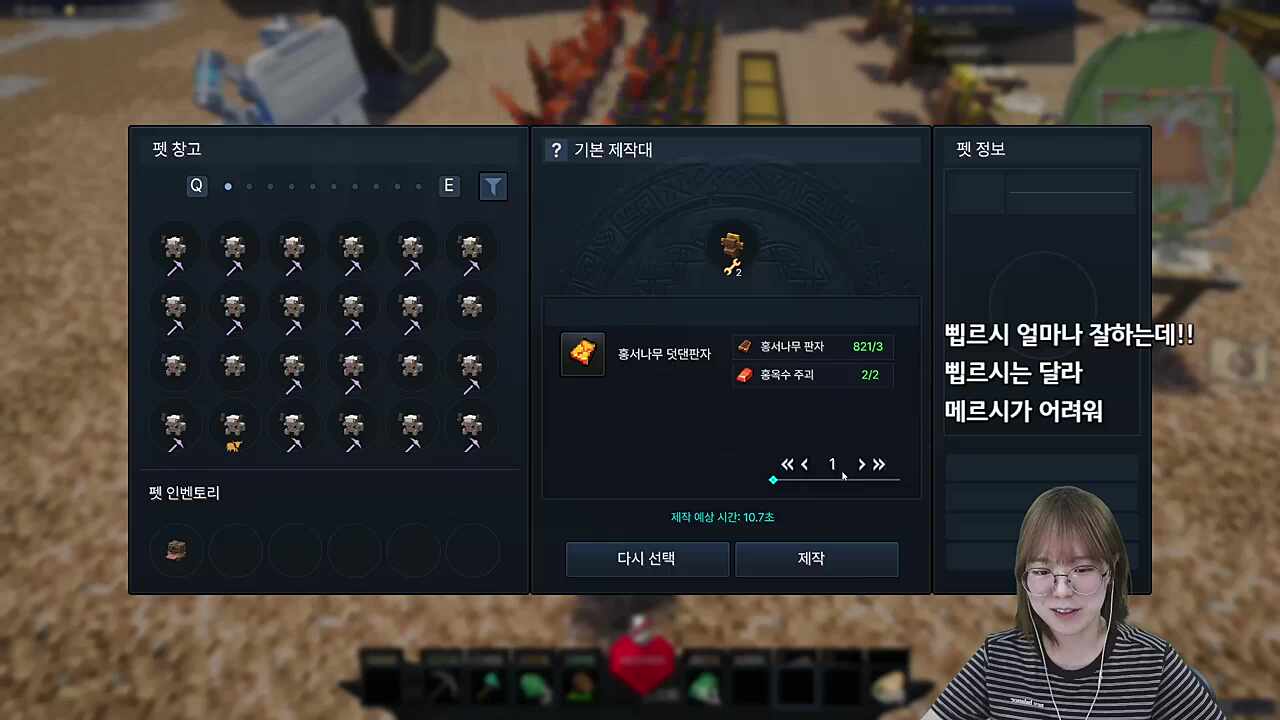1280x720 pixels.
Task: Click the 다시 선택 reselect button
Action: click(x=647, y=559)
